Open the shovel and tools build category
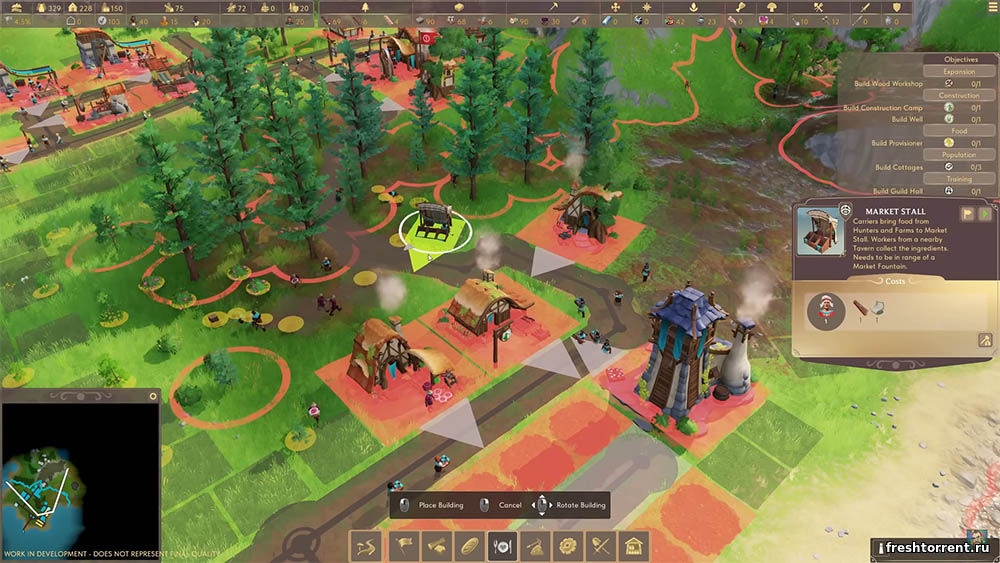Screen dimensions: 1000x563 pyautogui.click(x=601, y=546)
